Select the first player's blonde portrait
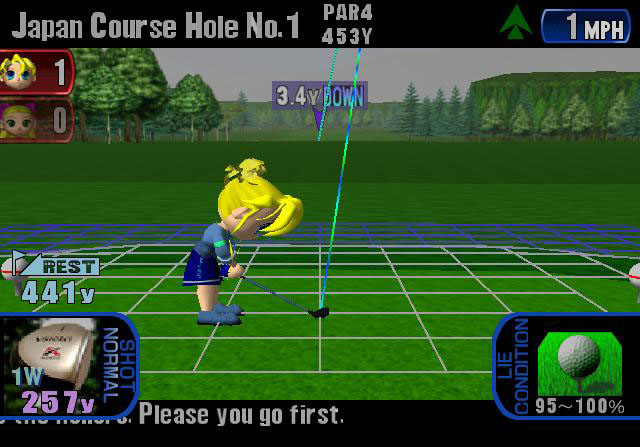Screen dimensions: 640x447 coord(19,70)
